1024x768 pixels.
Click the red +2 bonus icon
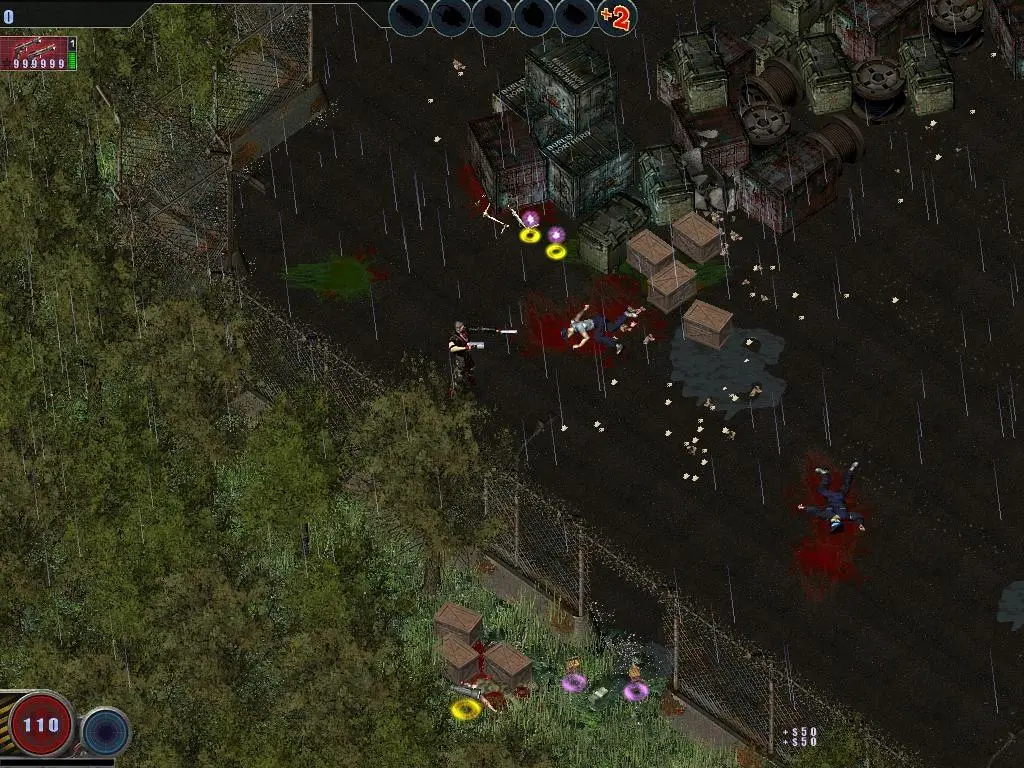point(616,17)
